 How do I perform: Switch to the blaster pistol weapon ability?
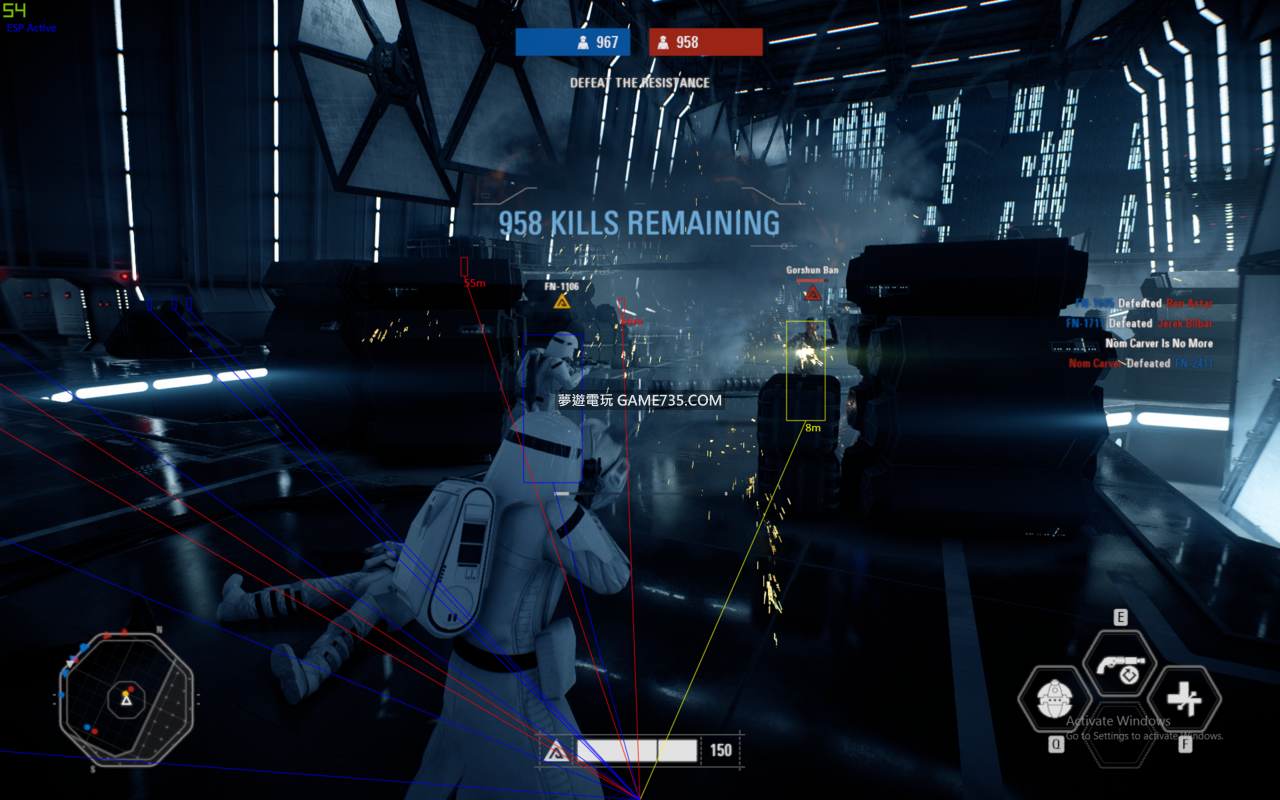pos(1119,665)
